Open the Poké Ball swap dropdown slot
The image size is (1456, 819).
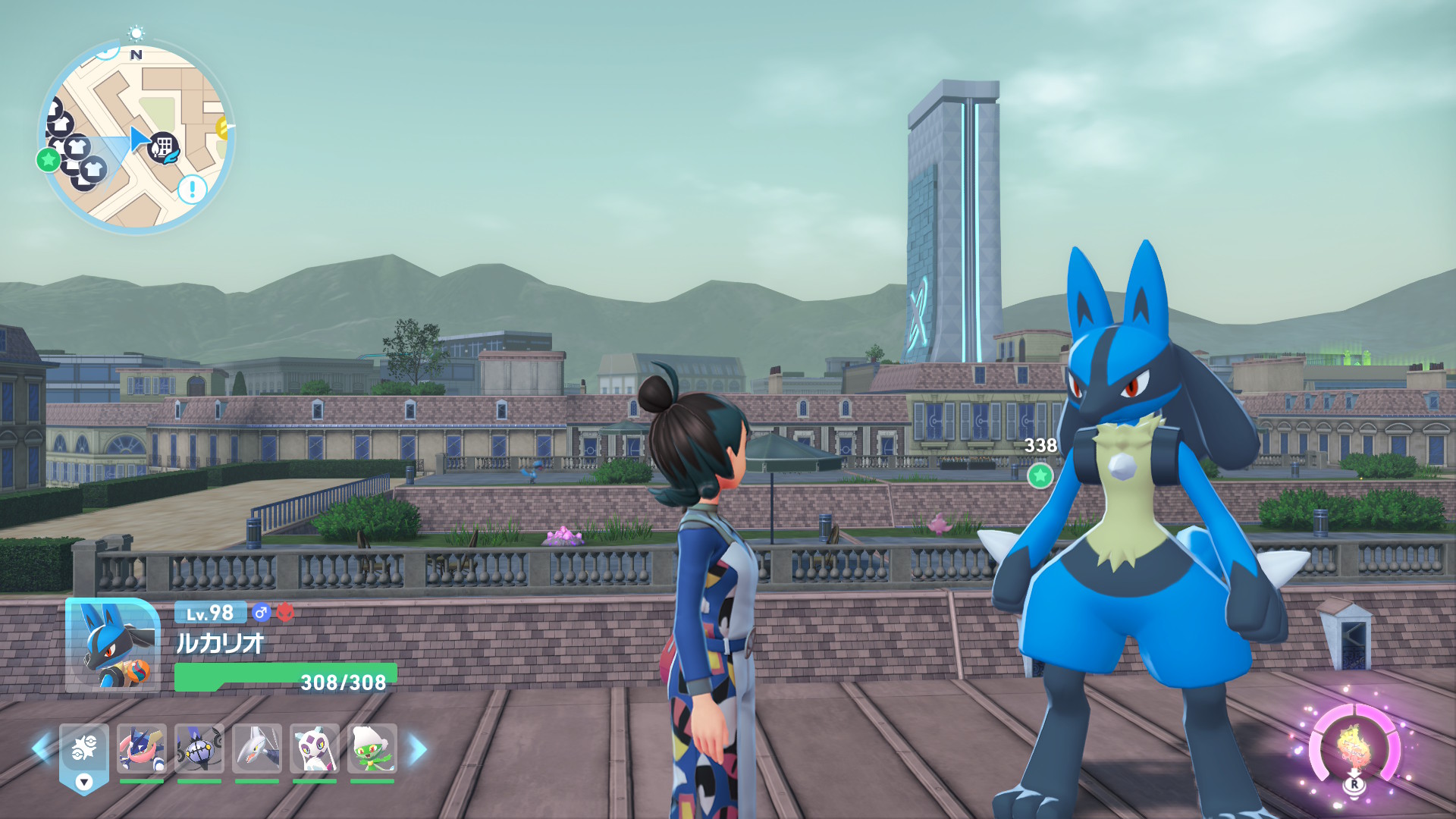[84, 757]
